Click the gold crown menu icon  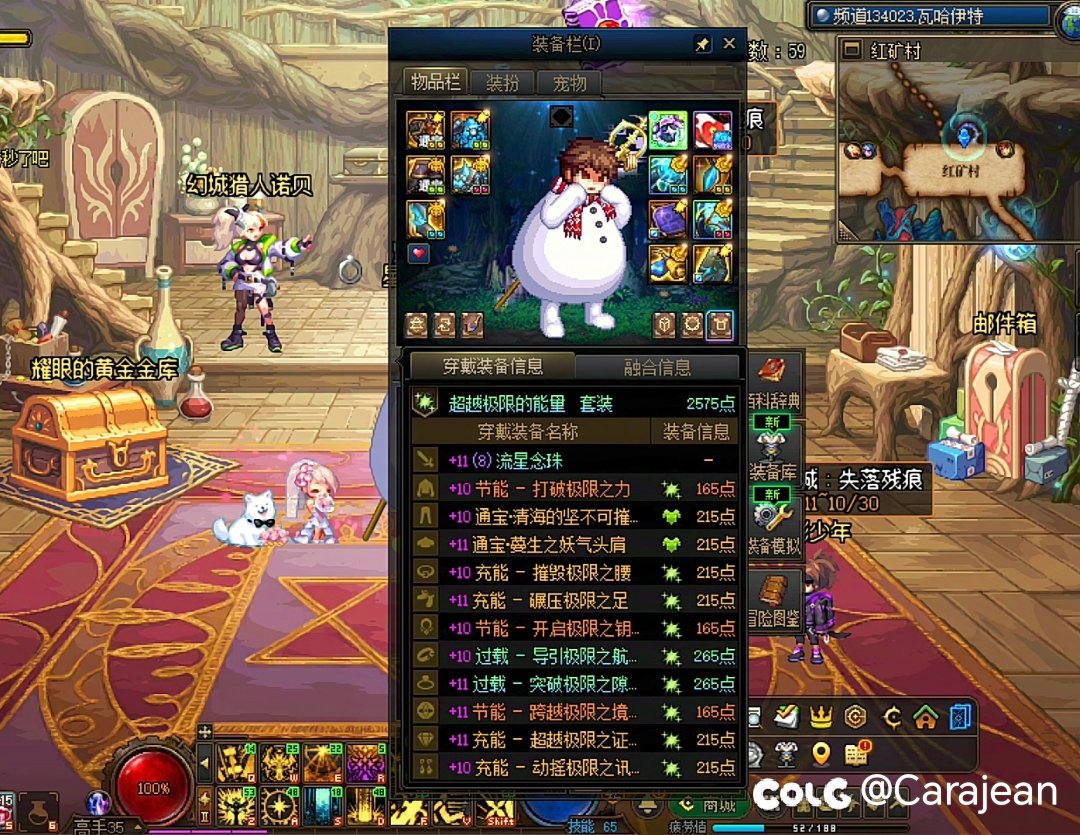click(821, 716)
